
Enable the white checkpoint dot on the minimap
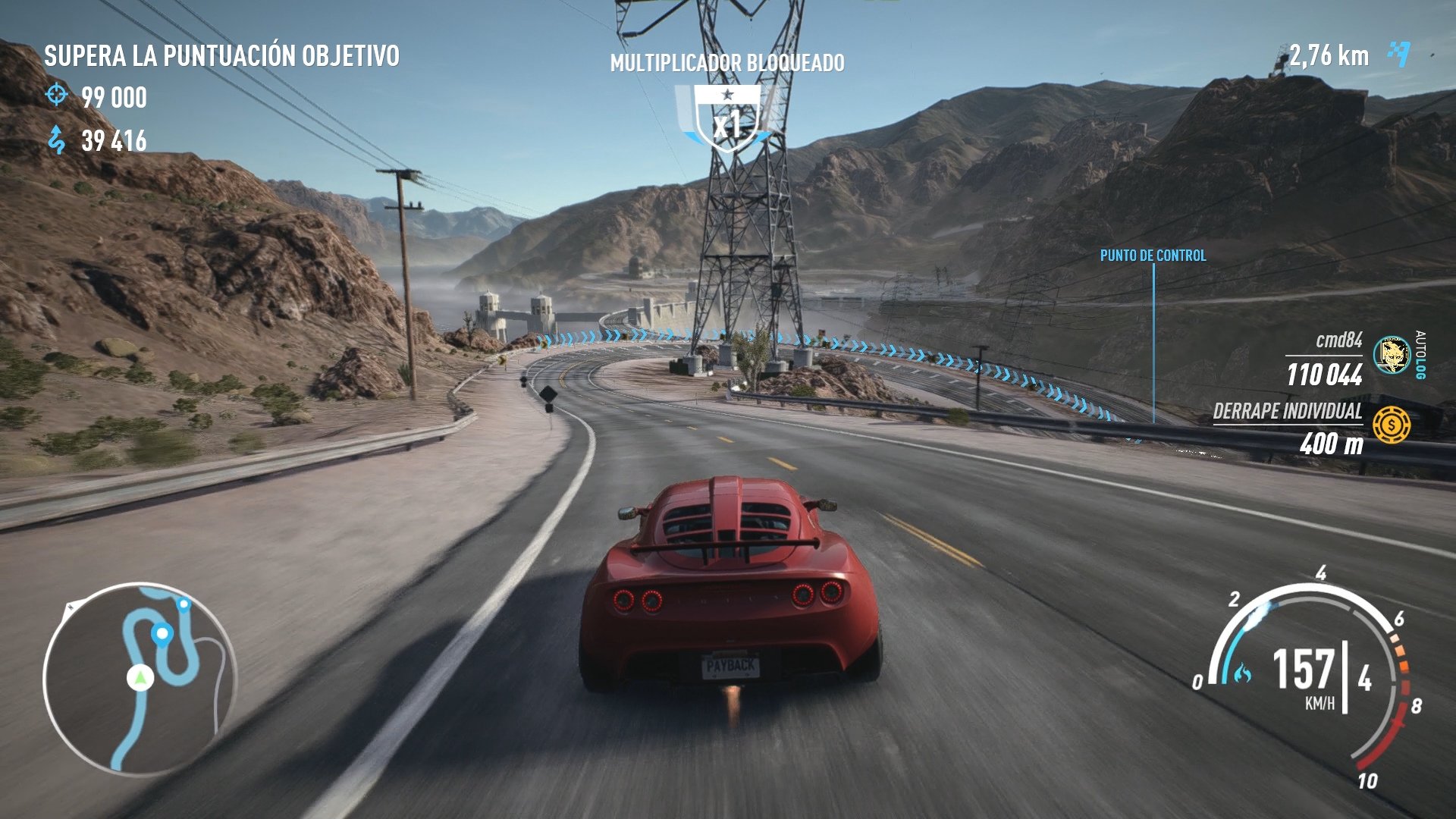pyautogui.click(x=161, y=634)
